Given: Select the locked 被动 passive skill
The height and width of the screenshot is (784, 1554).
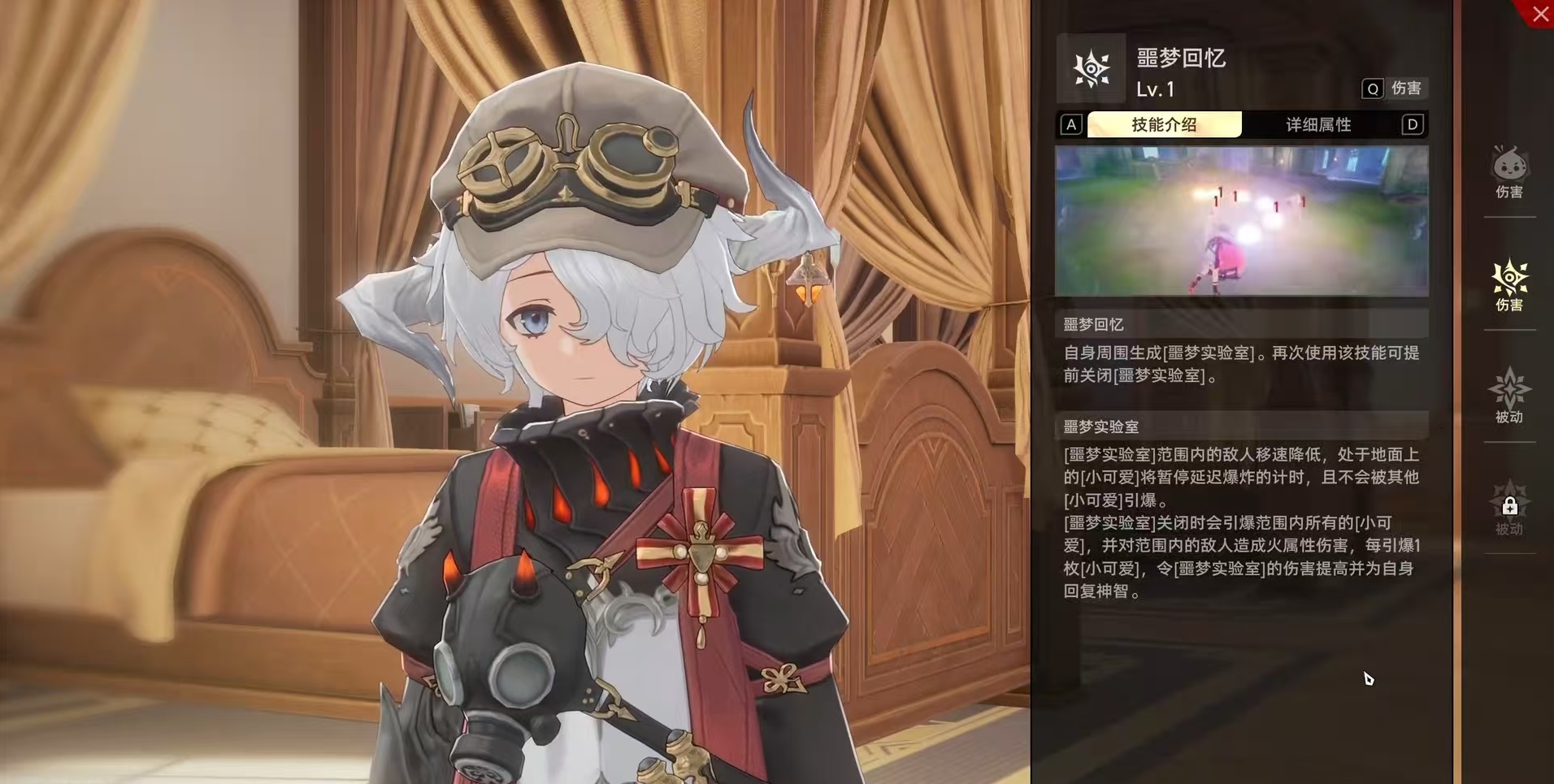Looking at the screenshot, I should tap(1509, 508).
